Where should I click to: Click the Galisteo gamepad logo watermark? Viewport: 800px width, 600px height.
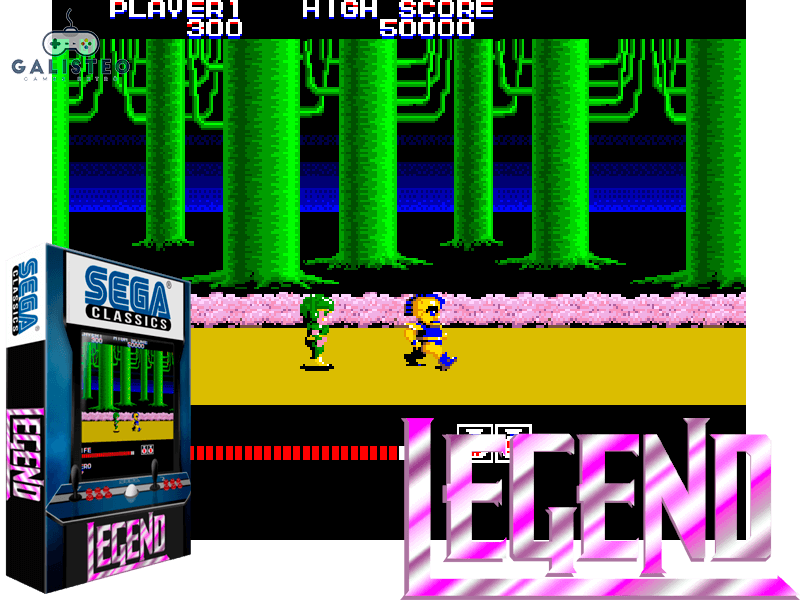[69, 52]
